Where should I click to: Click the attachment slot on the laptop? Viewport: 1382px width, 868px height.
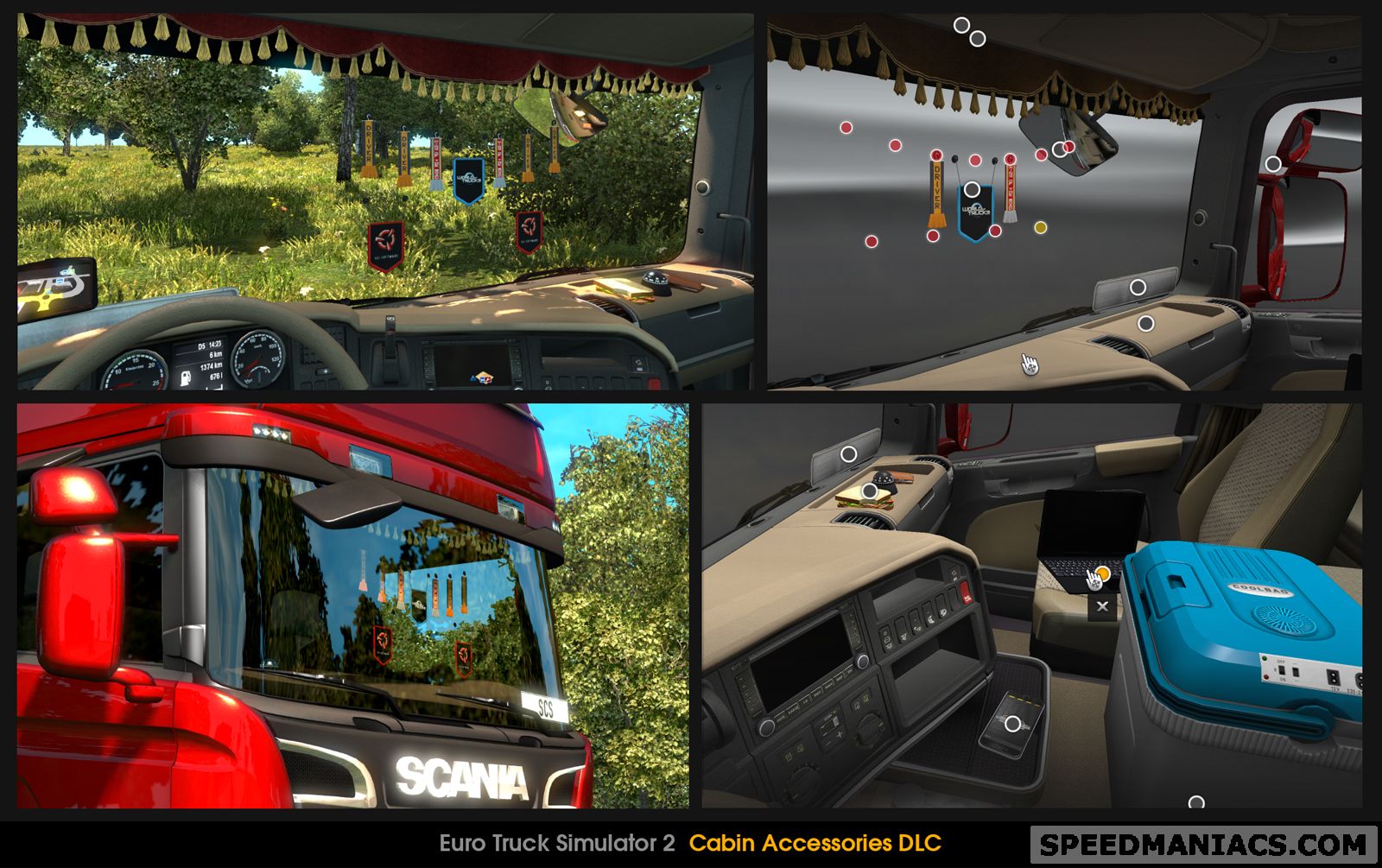pyautogui.click(x=1103, y=573)
